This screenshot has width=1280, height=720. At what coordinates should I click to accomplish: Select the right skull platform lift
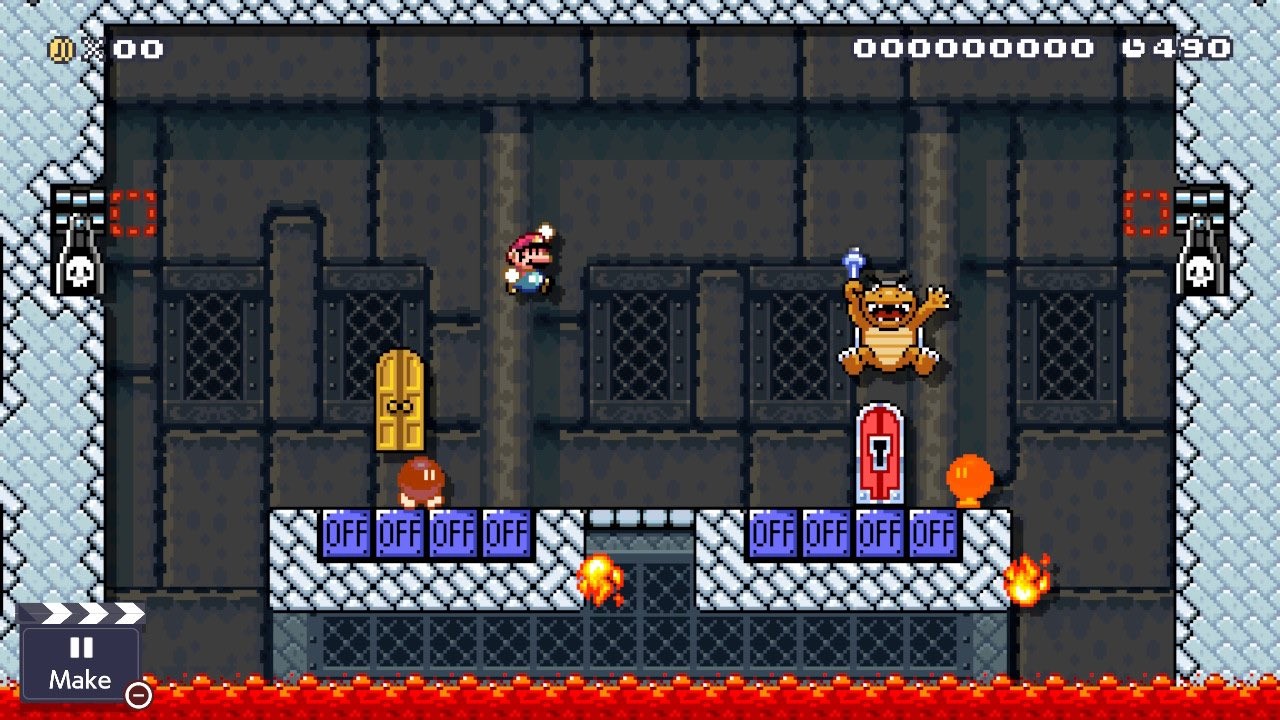1201,240
